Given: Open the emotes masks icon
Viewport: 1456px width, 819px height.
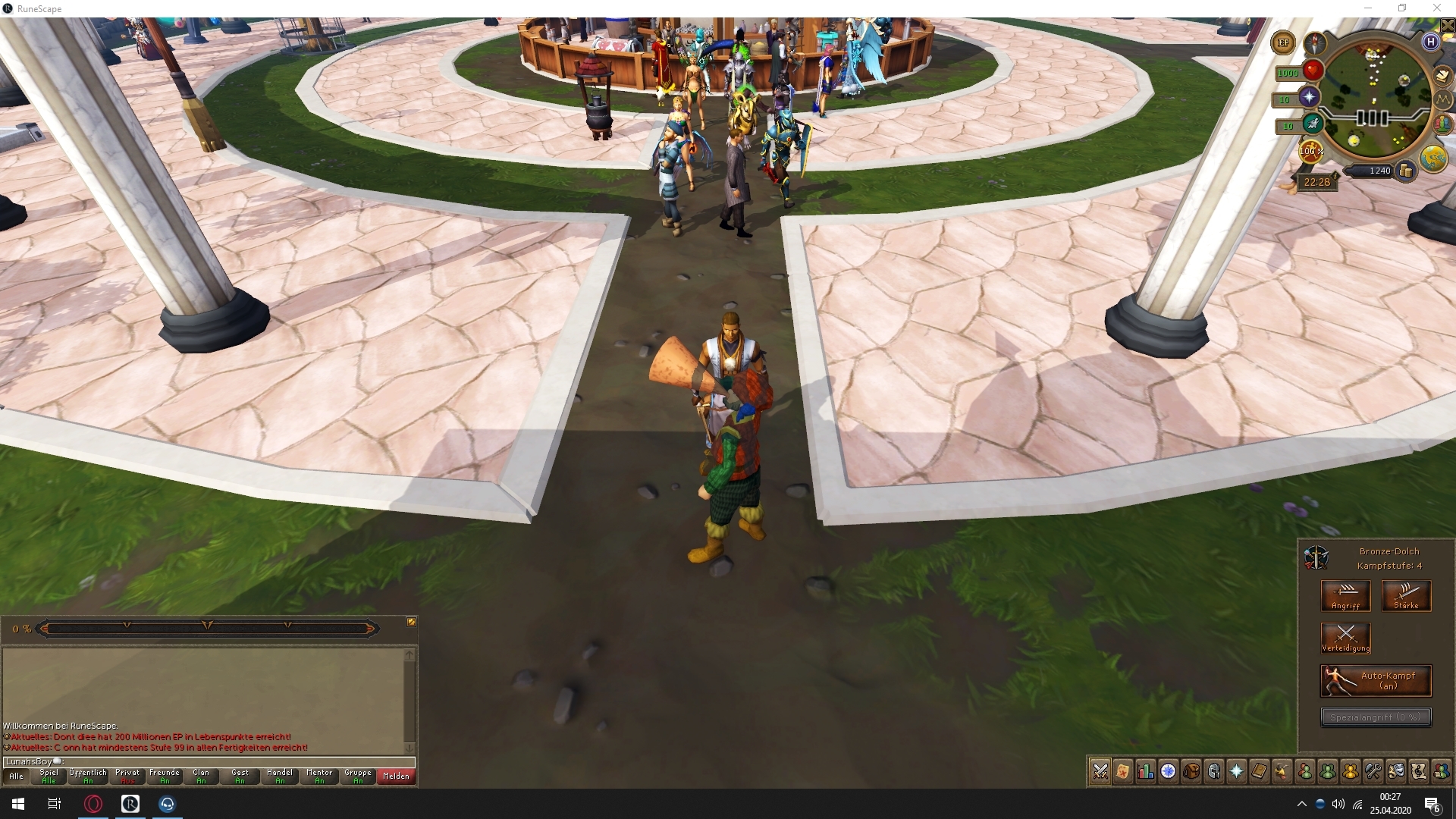Looking at the screenshot, I should pyautogui.click(x=1396, y=771).
